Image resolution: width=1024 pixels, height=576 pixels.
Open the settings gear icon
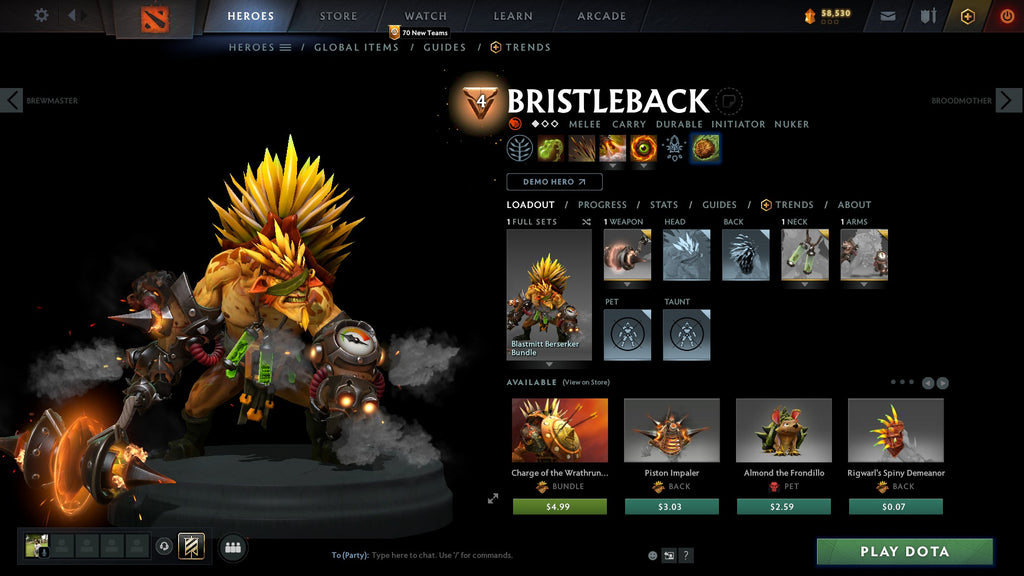[x=41, y=15]
